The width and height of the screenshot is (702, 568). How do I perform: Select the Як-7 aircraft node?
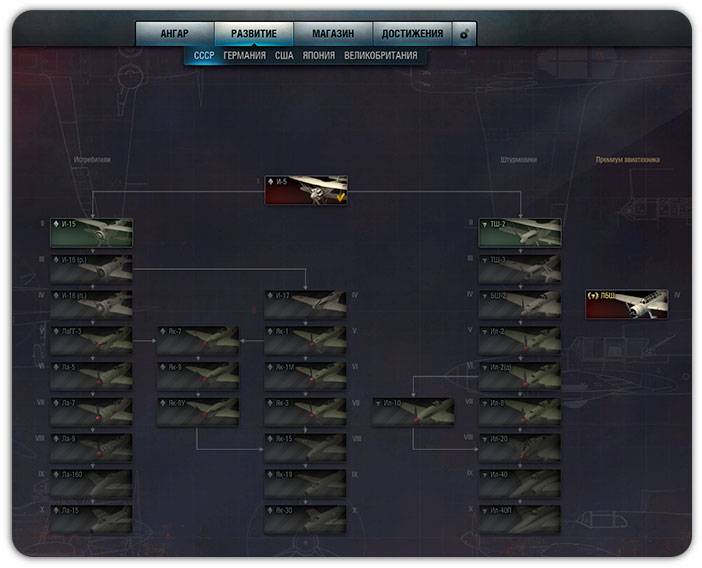click(x=197, y=340)
